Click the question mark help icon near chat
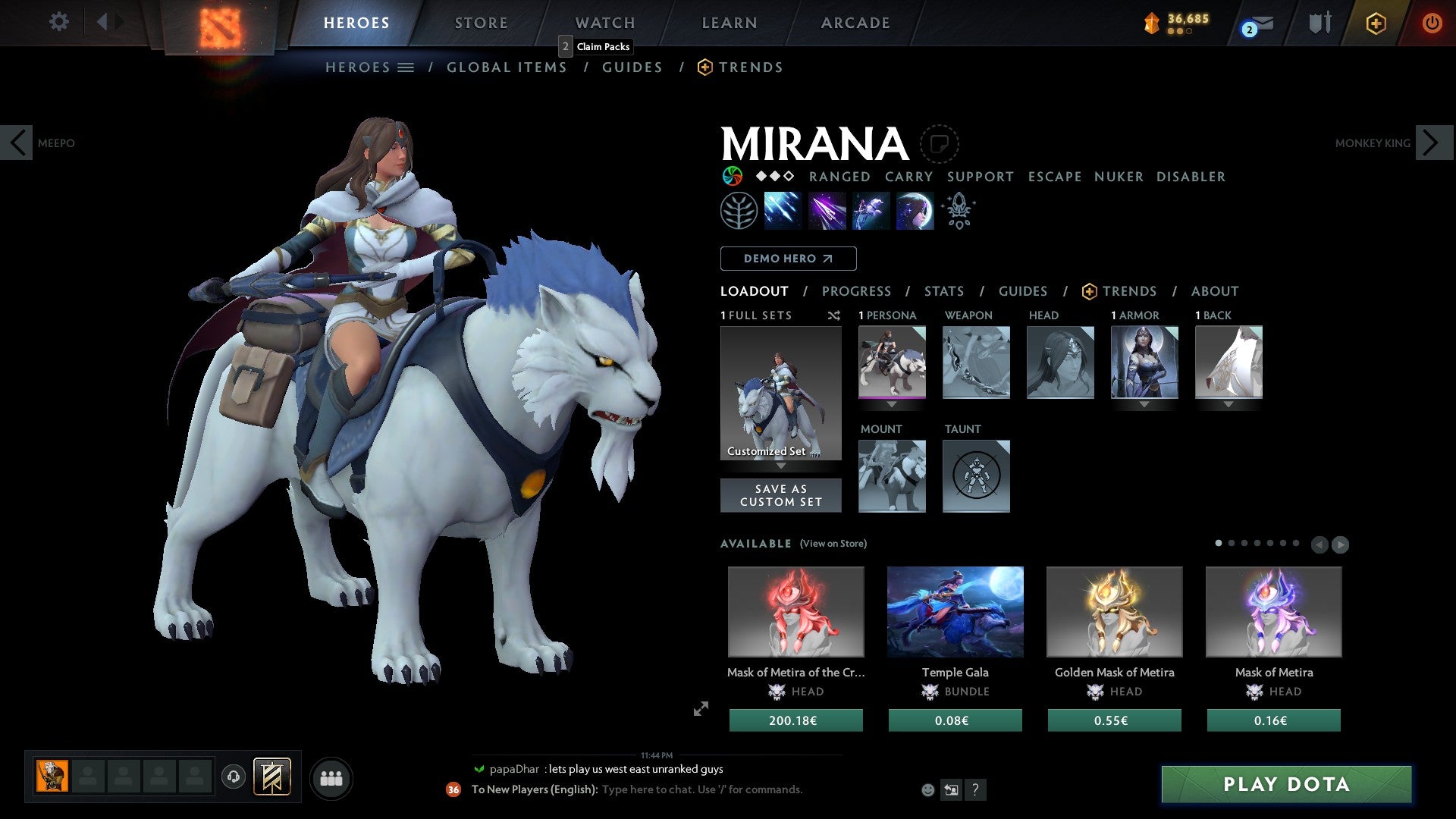The image size is (1456, 819). tap(976, 789)
